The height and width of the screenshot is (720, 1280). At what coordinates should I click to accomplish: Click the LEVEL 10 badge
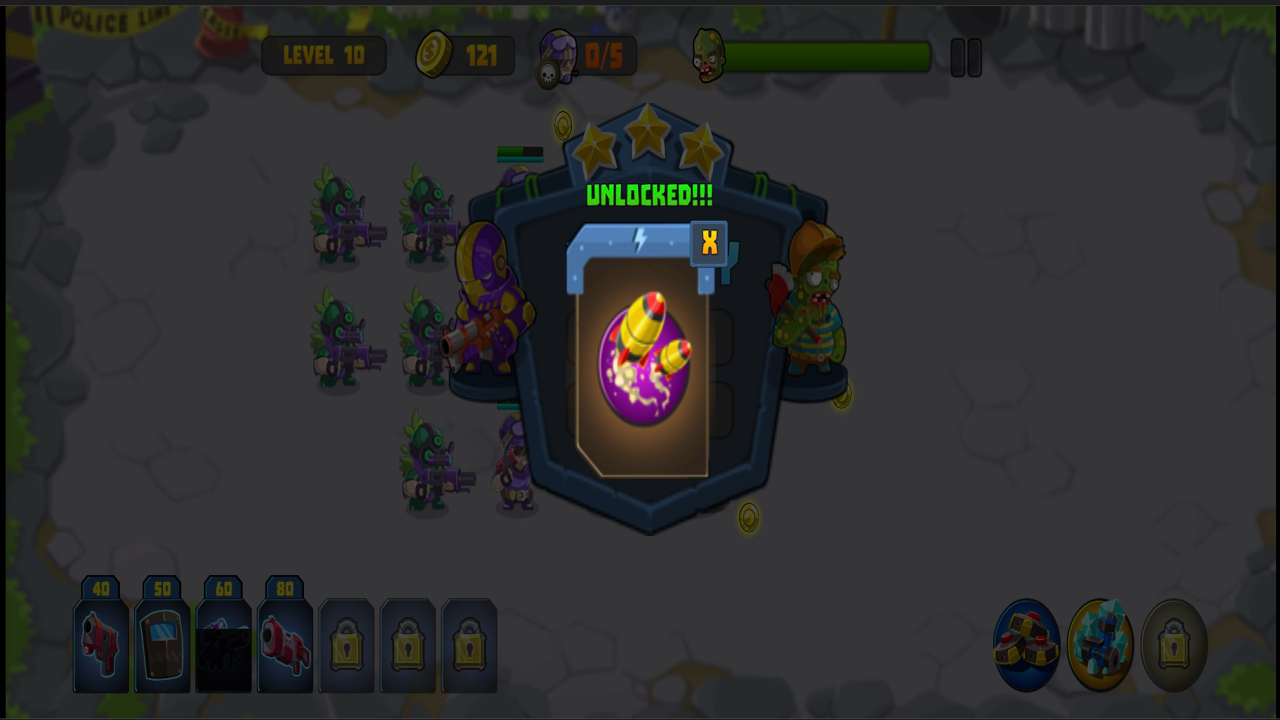click(323, 55)
